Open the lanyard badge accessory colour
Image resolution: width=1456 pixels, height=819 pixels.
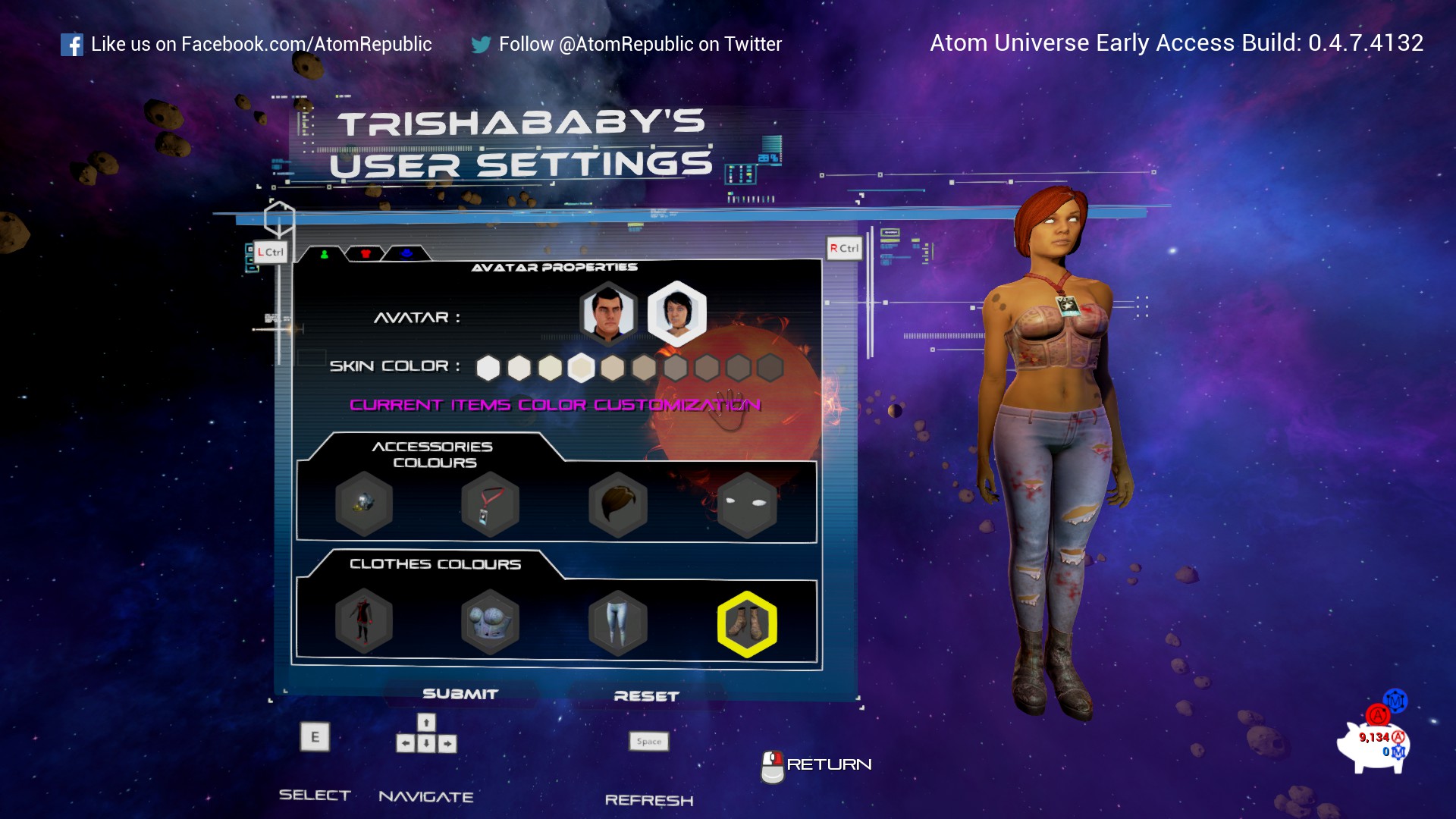490,504
